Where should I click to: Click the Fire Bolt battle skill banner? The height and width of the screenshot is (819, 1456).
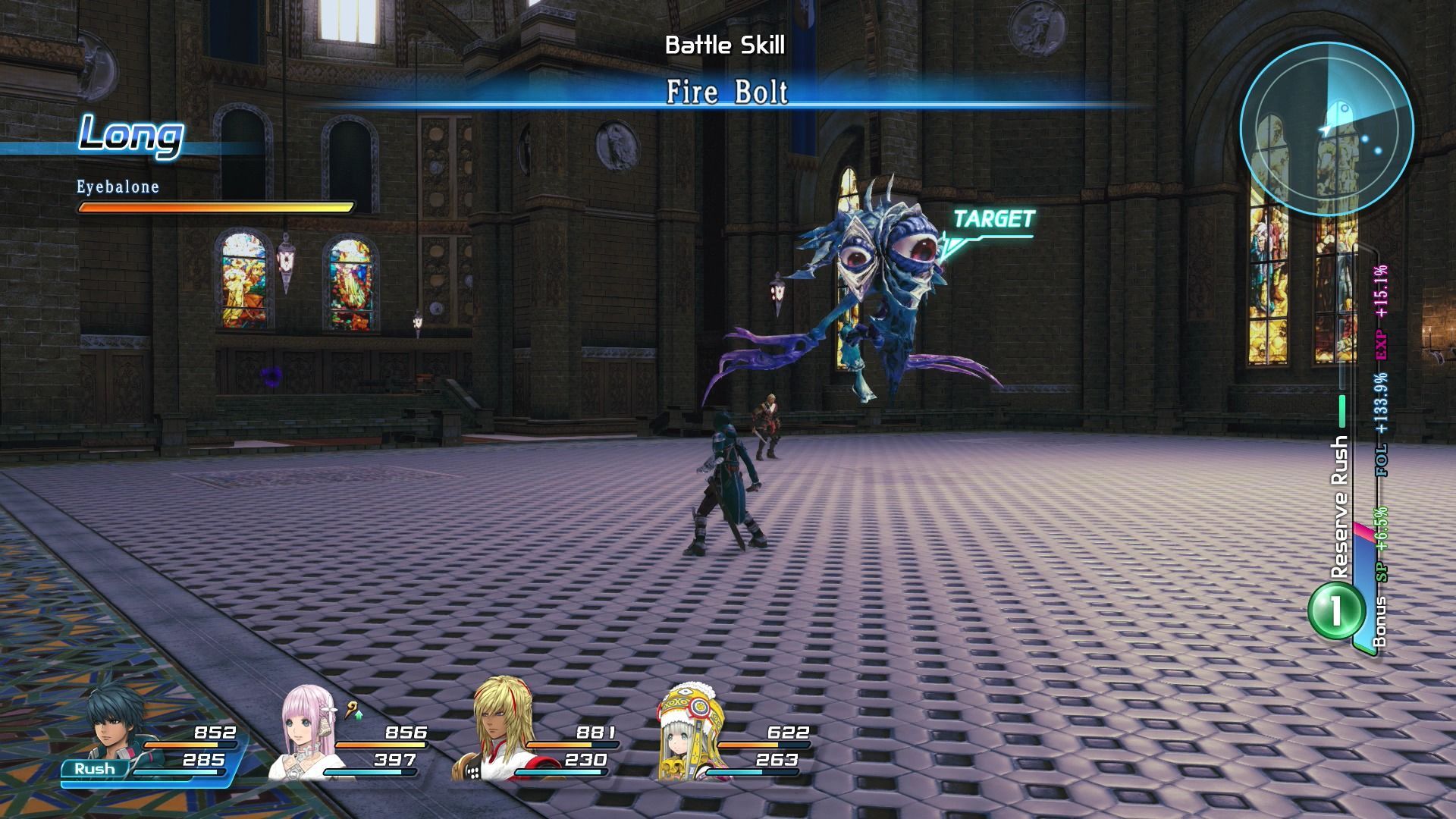click(727, 93)
